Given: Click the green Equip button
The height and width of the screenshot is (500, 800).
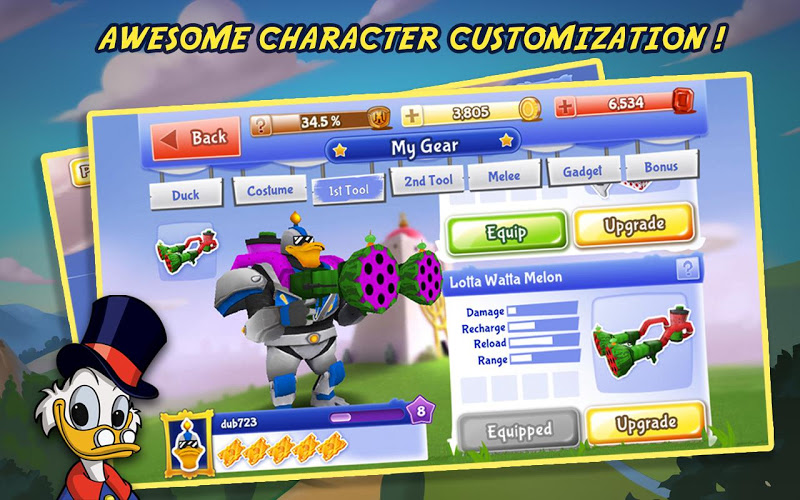Looking at the screenshot, I should (506, 232).
